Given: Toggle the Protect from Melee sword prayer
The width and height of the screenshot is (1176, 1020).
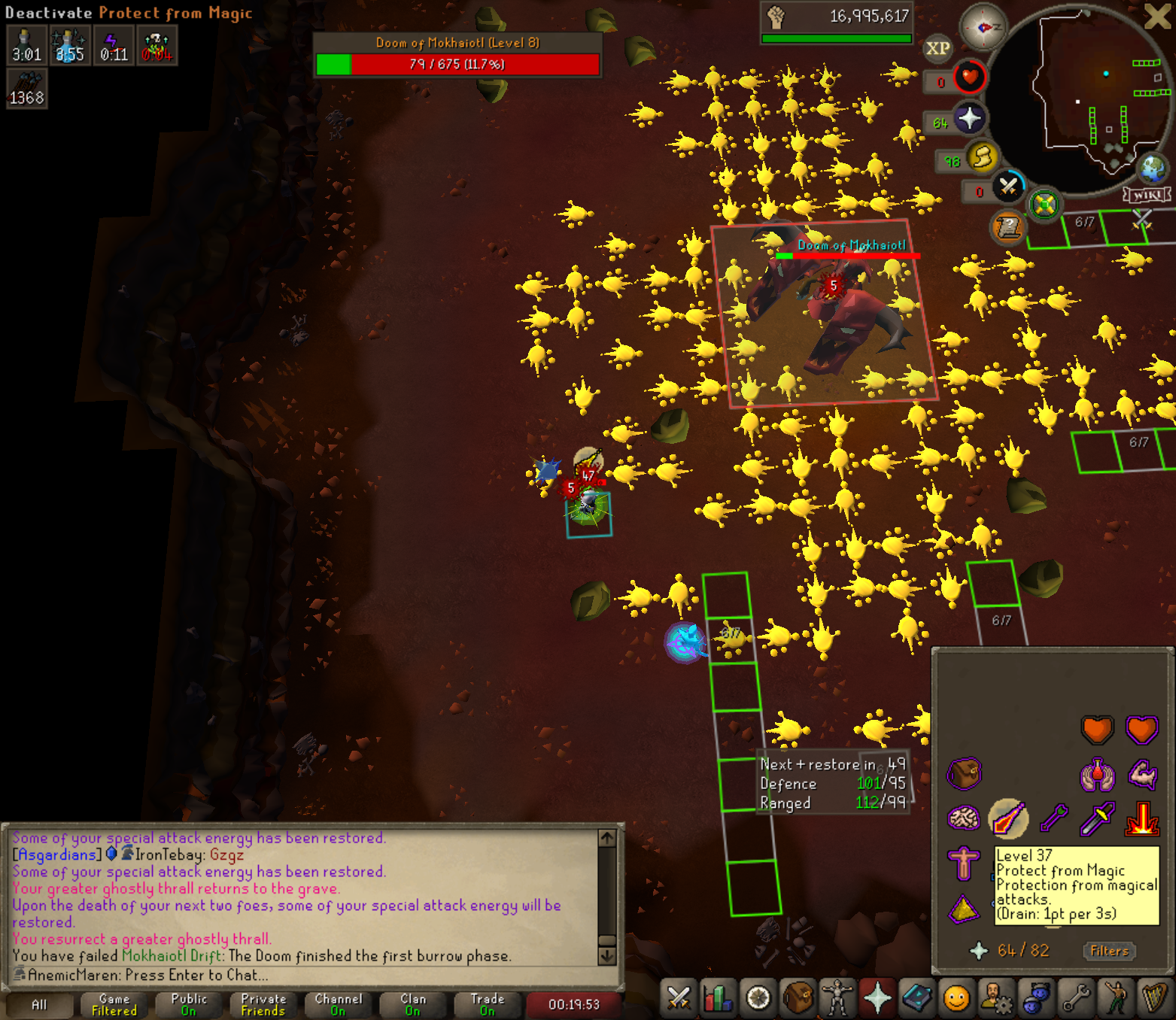Looking at the screenshot, I should 1097,818.
